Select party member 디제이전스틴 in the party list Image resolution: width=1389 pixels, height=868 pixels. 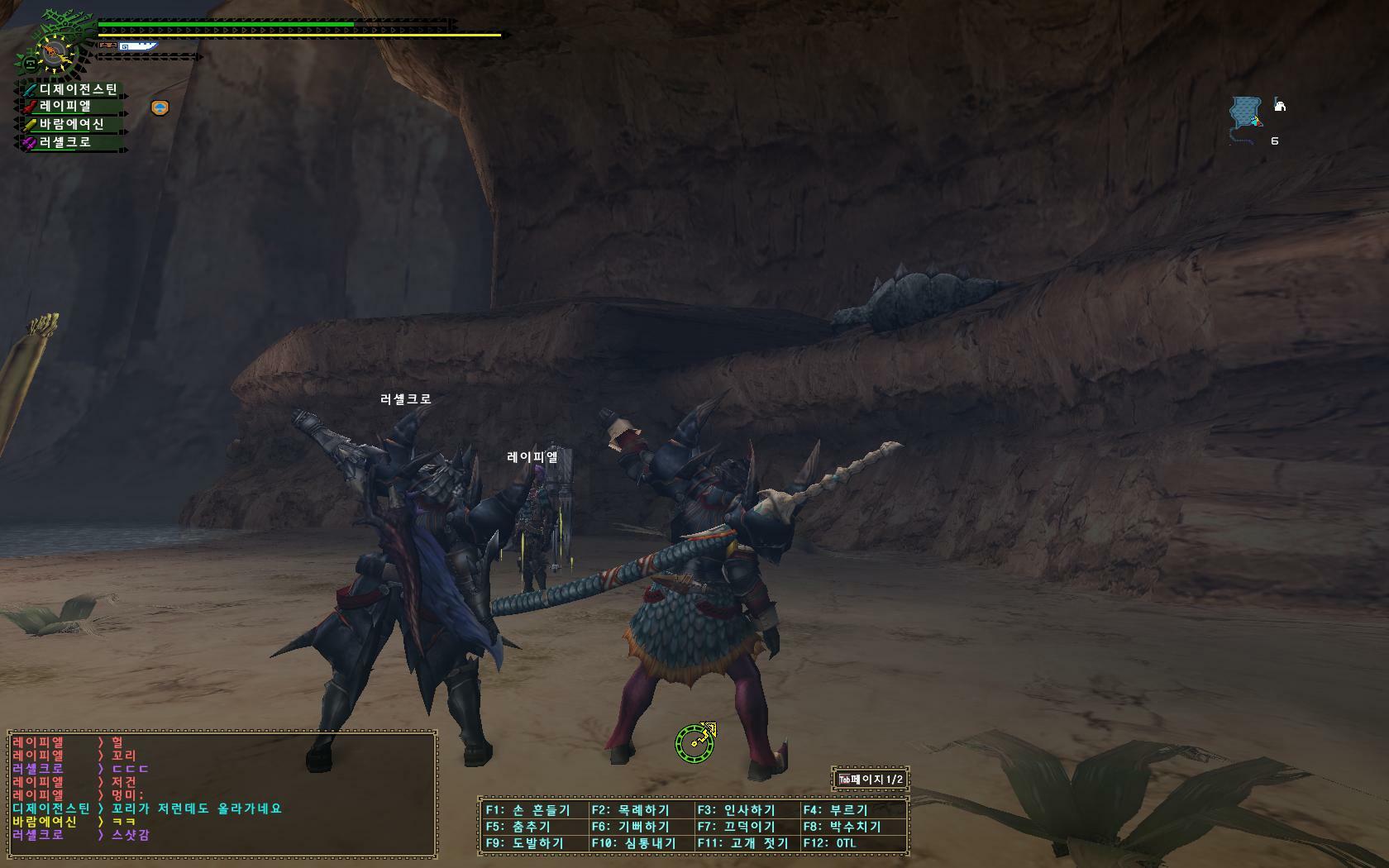[x=74, y=89]
